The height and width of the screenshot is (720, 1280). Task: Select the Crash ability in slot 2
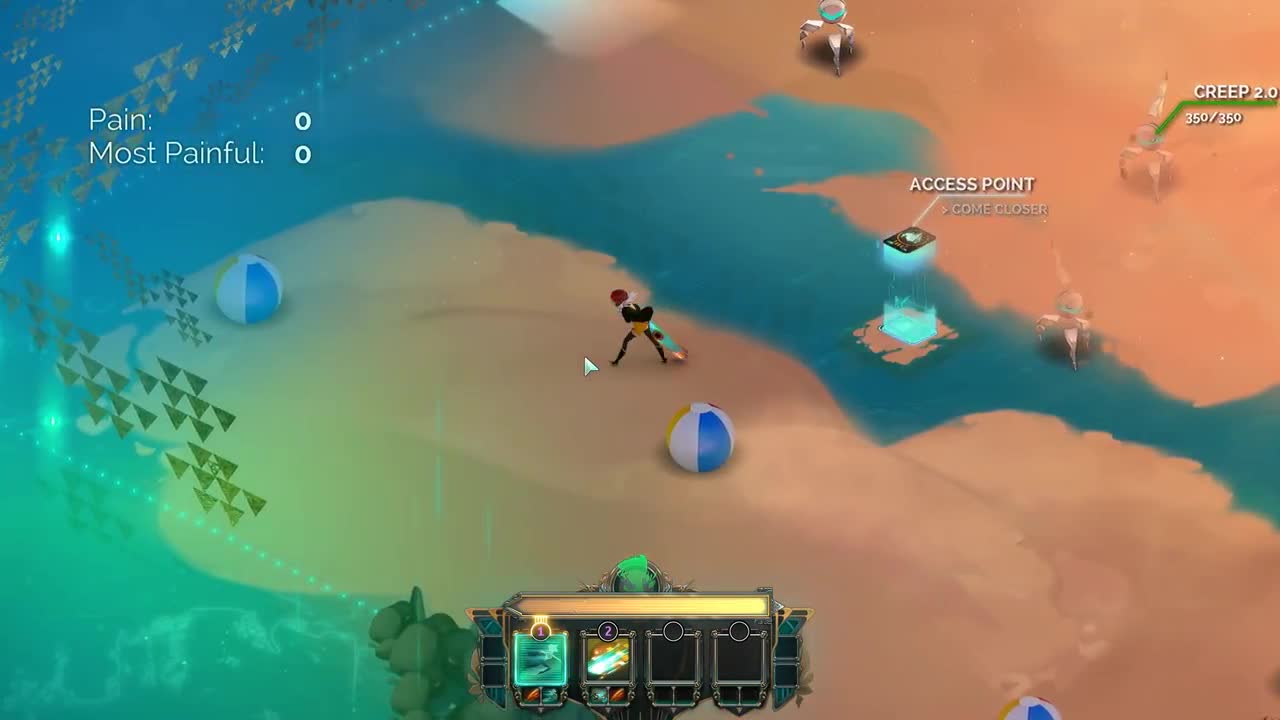[608, 662]
